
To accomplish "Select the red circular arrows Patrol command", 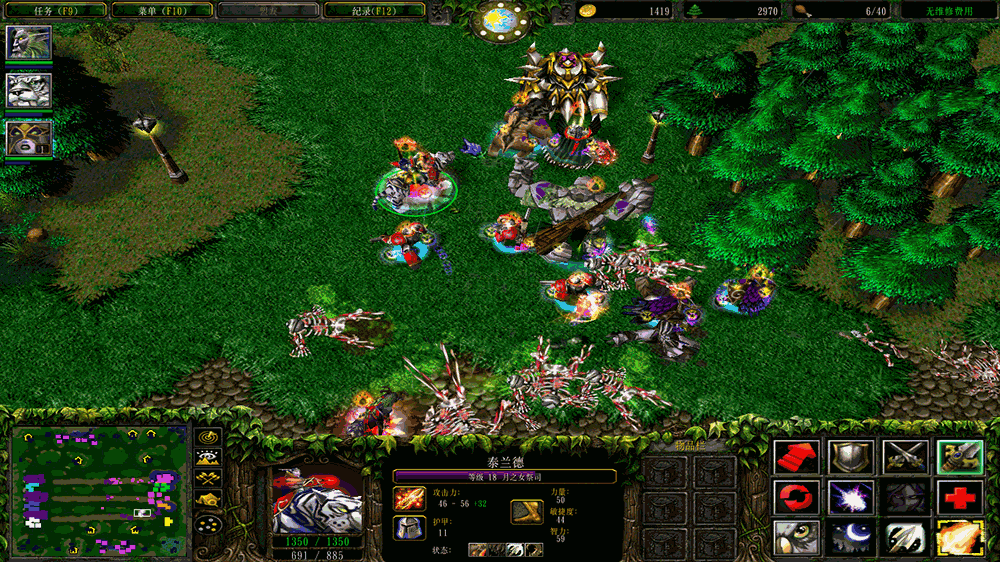I will [x=797, y=497].
